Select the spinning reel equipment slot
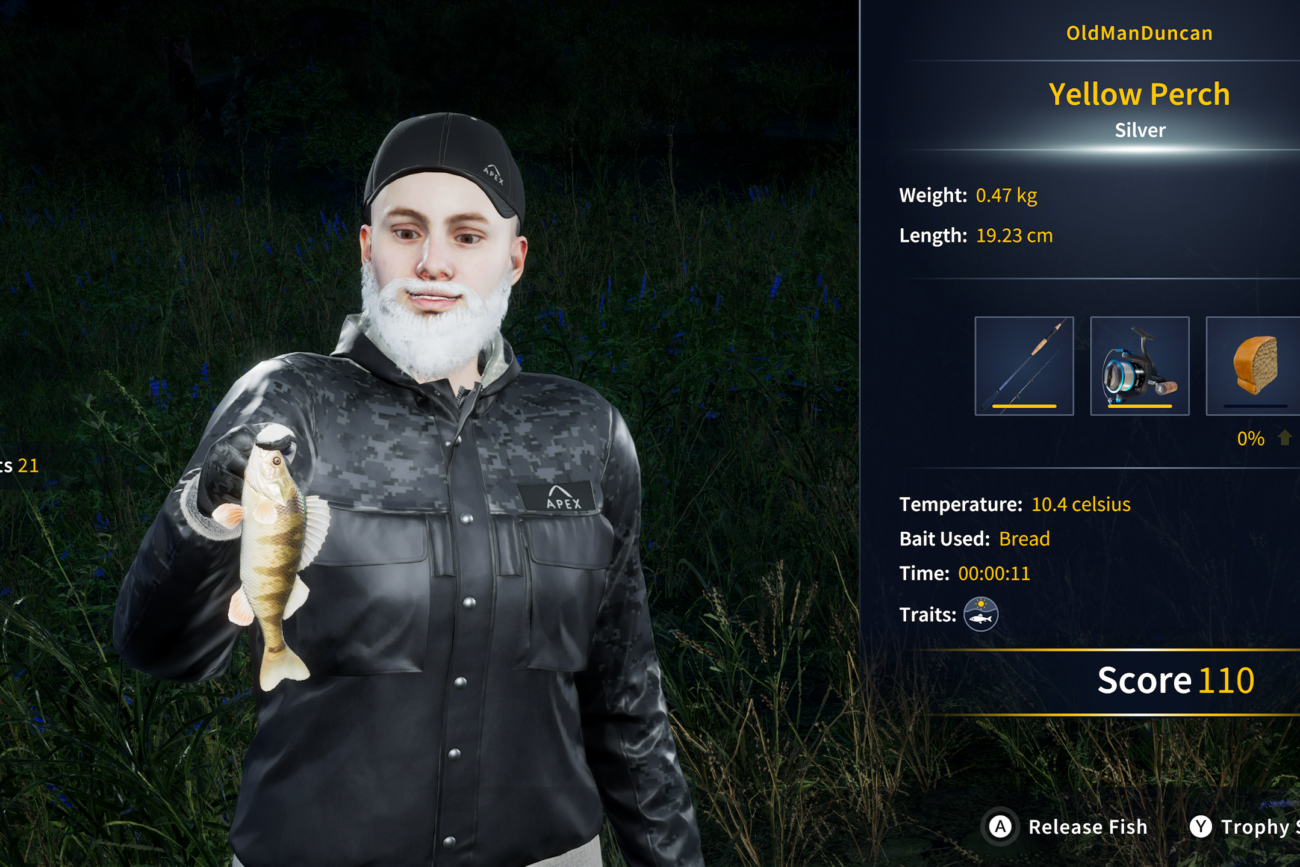 pos(1139,366)
